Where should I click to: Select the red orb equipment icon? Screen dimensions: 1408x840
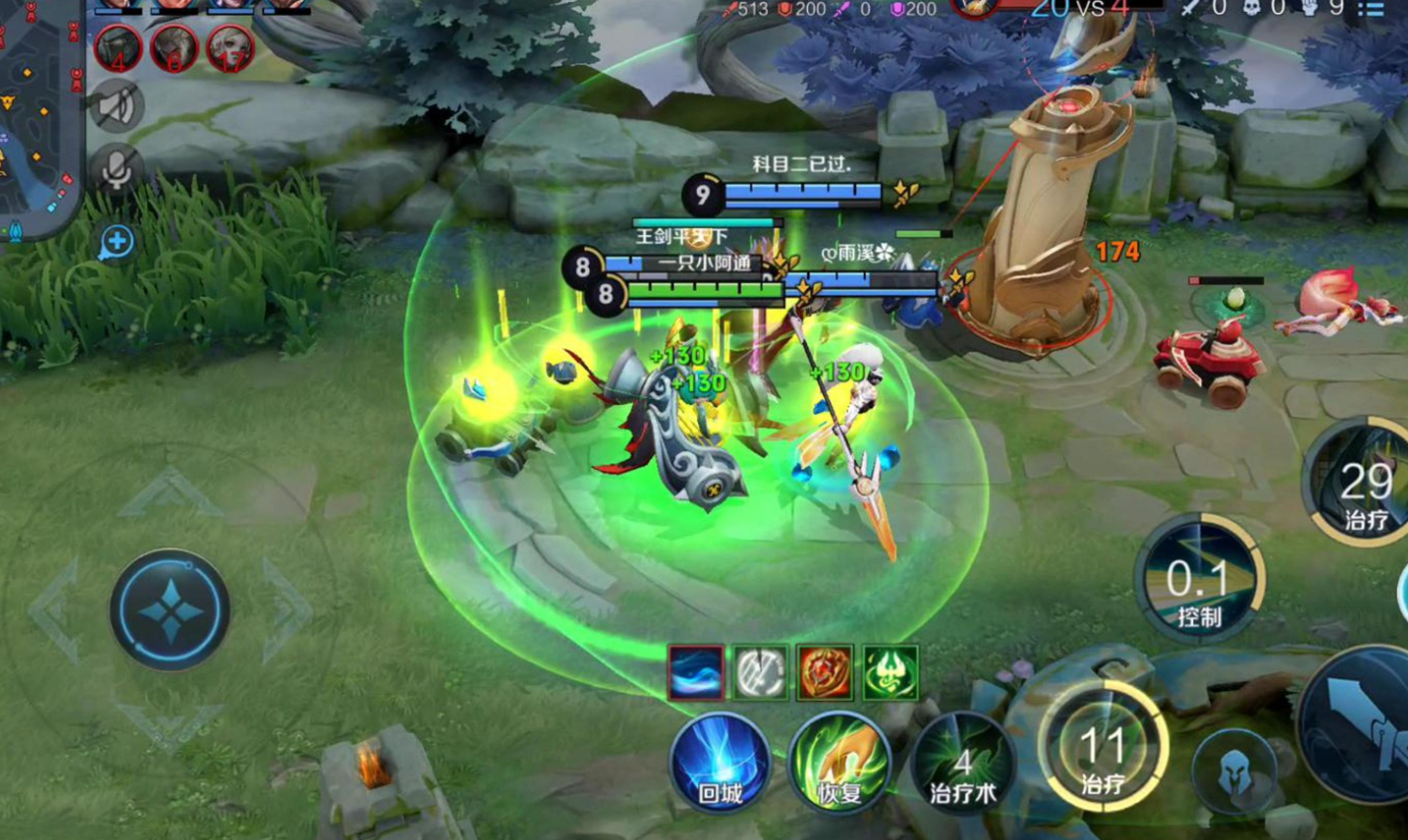coord(825,672)
